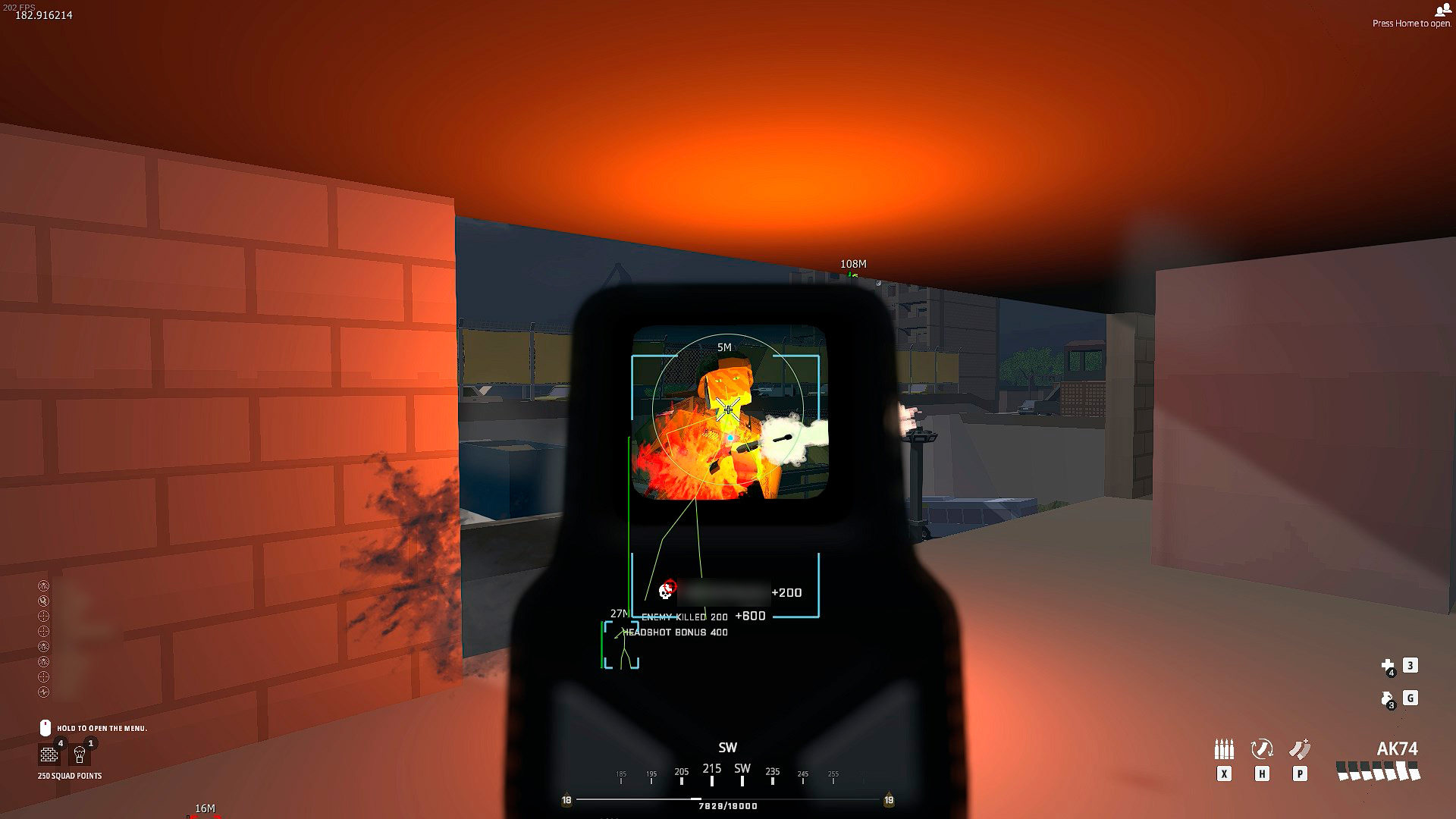1456x819 pixels.
Task: Click the magazine swap icon above the H key
Action: pyautogui.click(x=1262, y=749)
